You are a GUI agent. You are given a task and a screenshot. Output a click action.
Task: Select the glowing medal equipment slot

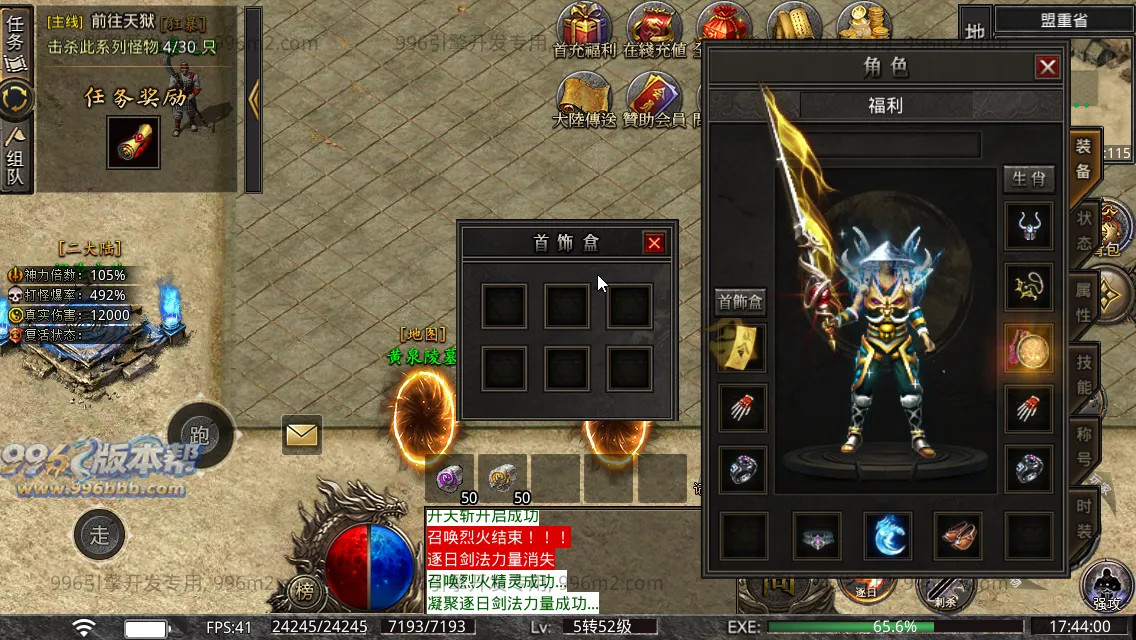[1029, 348]
